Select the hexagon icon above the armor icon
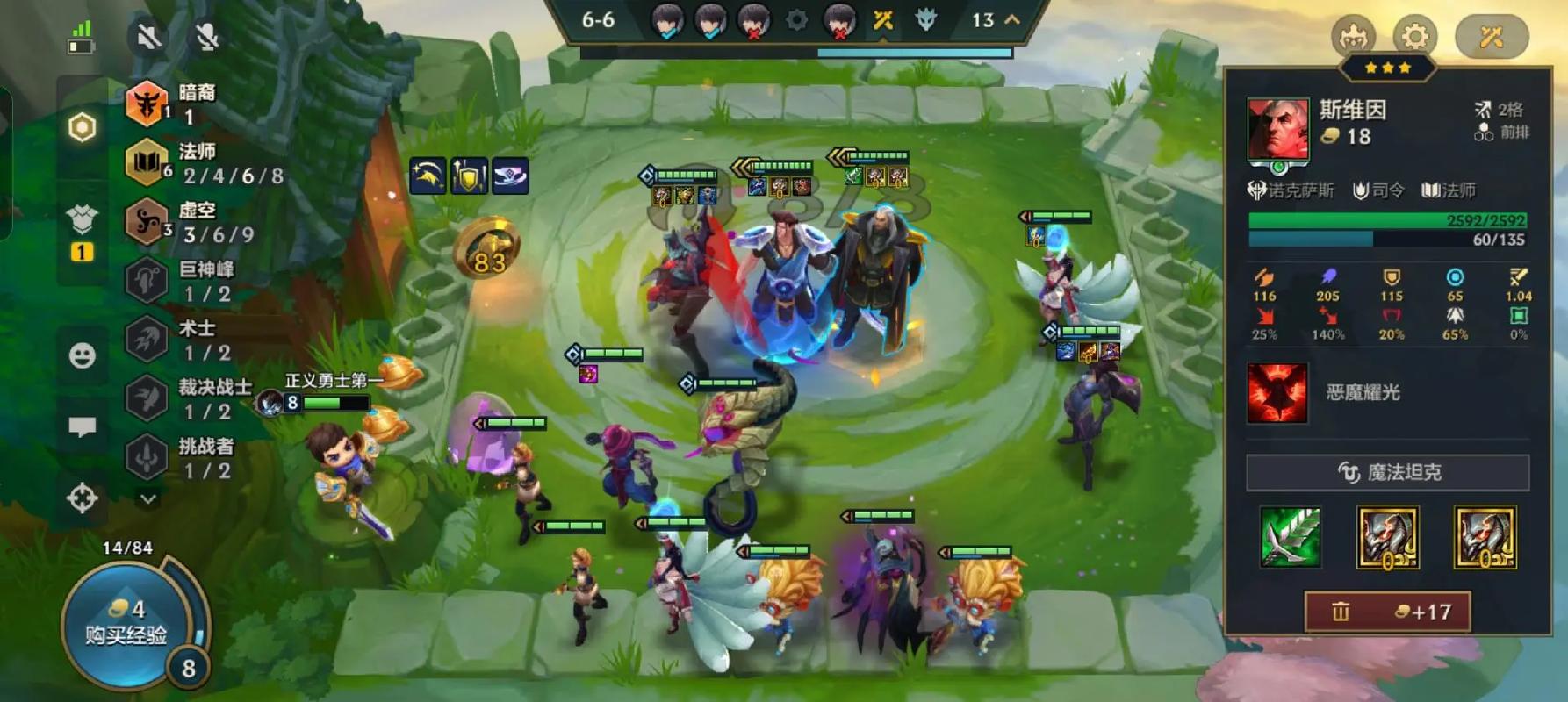The width and height of the screenshot is (1568, 702). pyautogui.click(x=82, y=128)
